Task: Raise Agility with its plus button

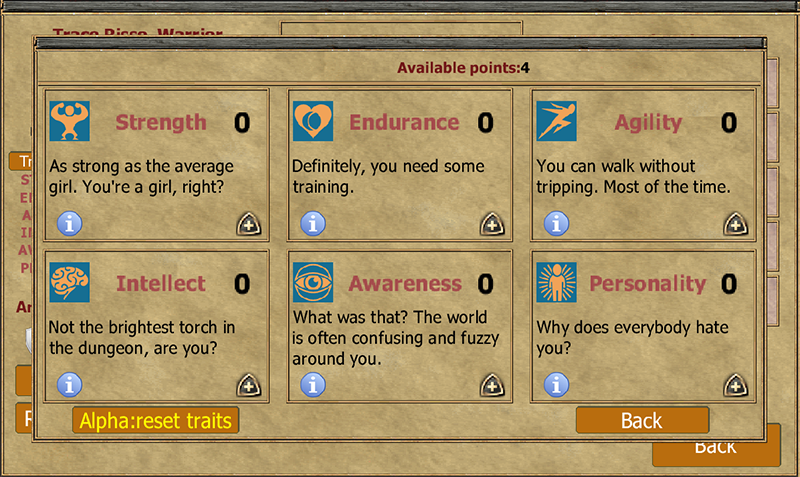Action: coord(735,224)
